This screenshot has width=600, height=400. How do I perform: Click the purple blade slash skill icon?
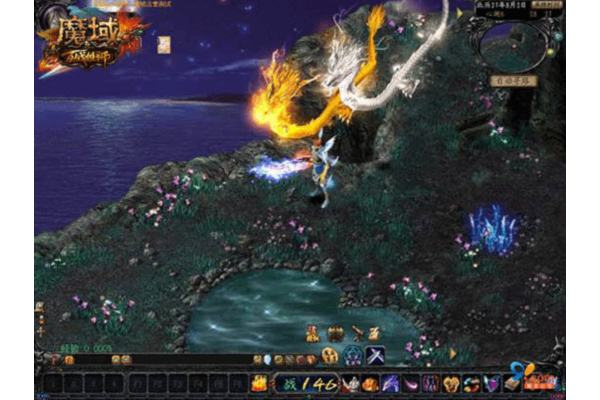[389, 382]
